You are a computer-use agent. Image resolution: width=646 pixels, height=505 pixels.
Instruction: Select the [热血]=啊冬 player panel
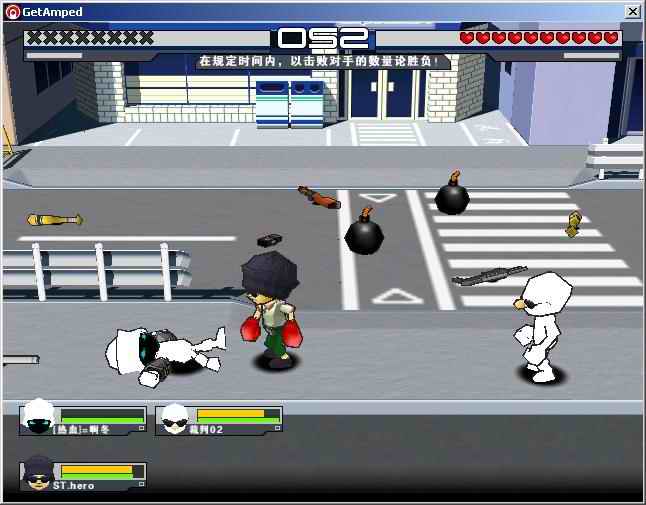click(83, 419)
